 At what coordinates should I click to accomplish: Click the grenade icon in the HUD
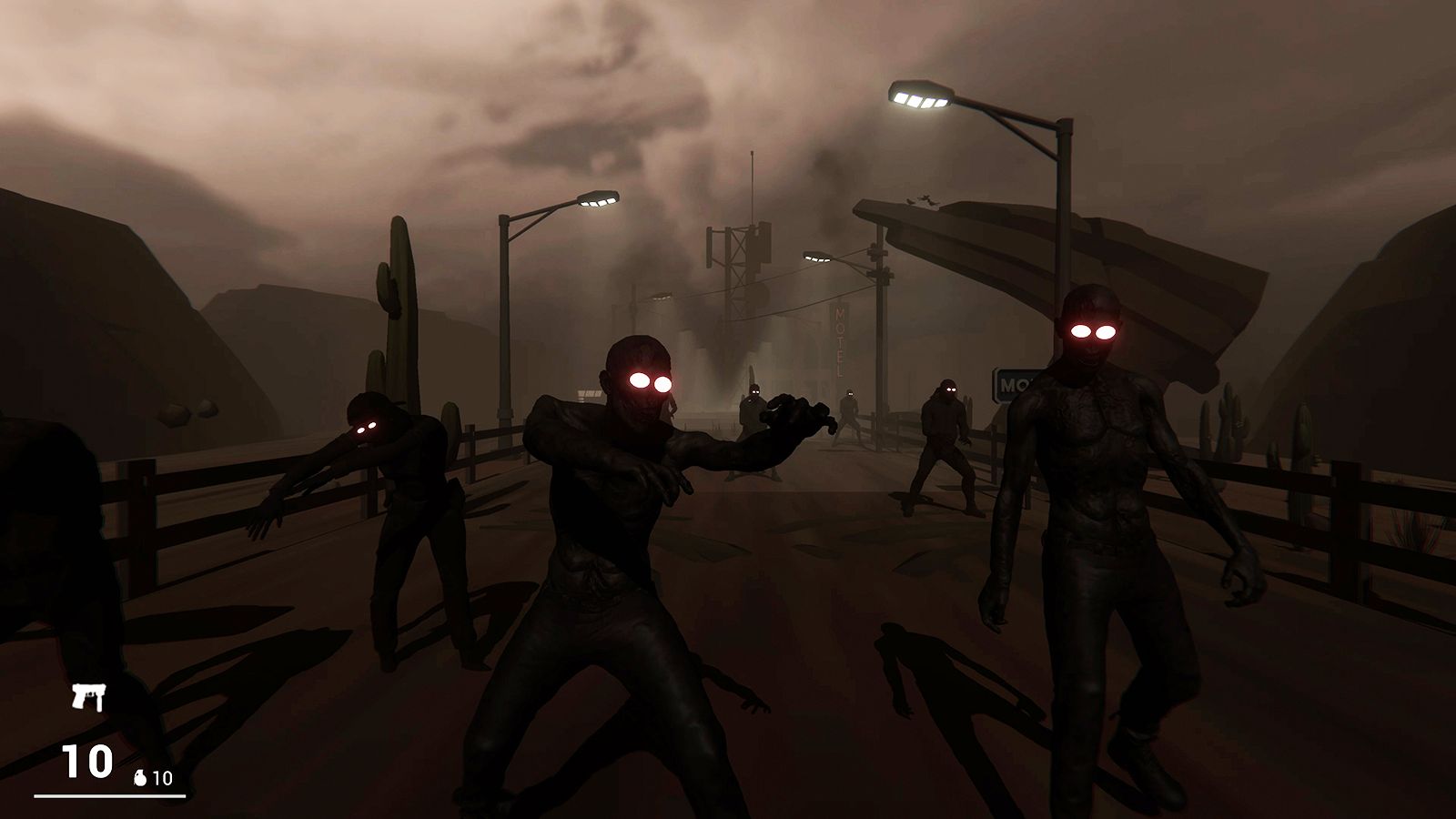[140, 778]
